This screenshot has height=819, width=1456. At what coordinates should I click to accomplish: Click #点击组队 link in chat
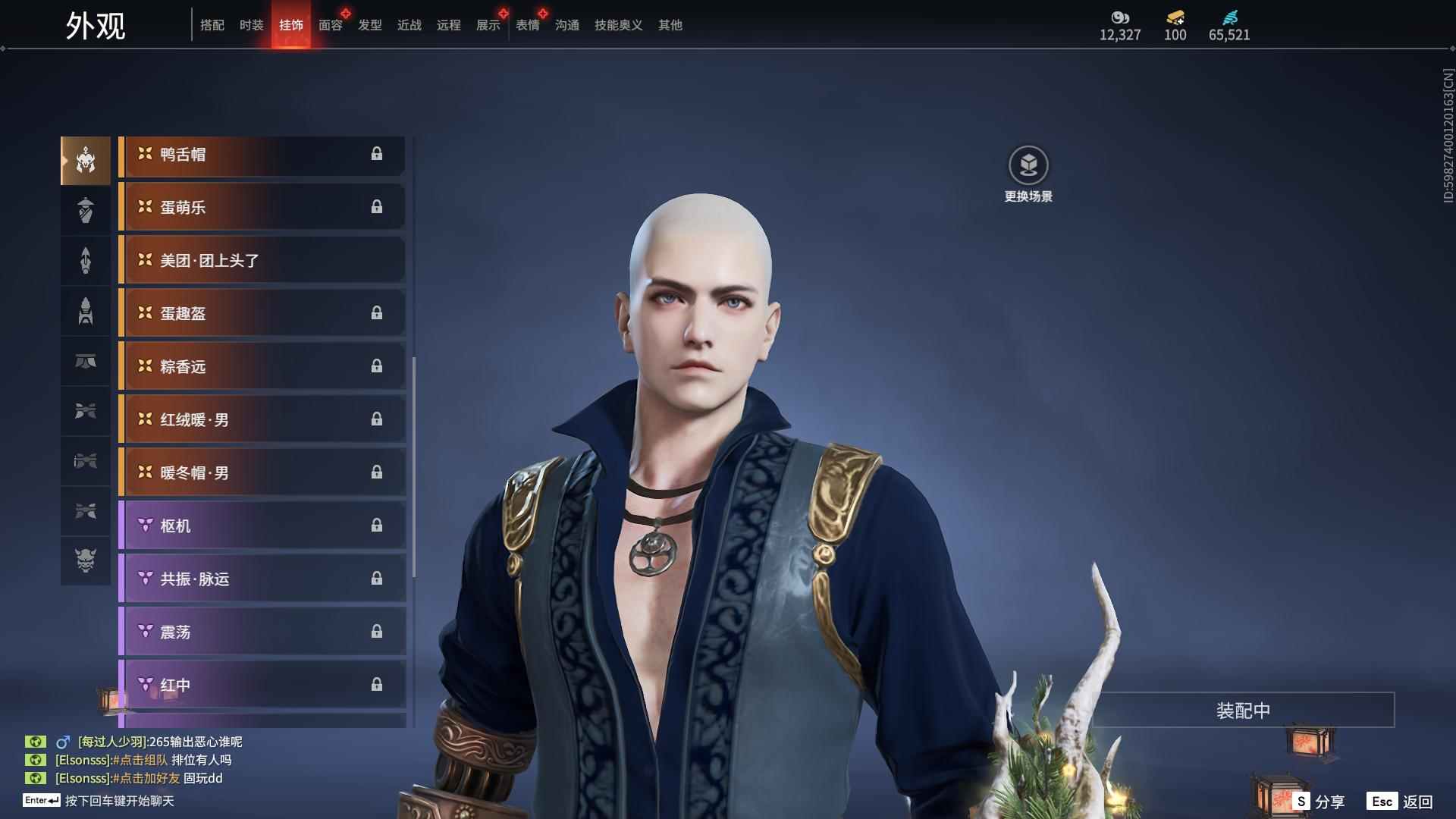pyautogui.click(x=140, y=760)
